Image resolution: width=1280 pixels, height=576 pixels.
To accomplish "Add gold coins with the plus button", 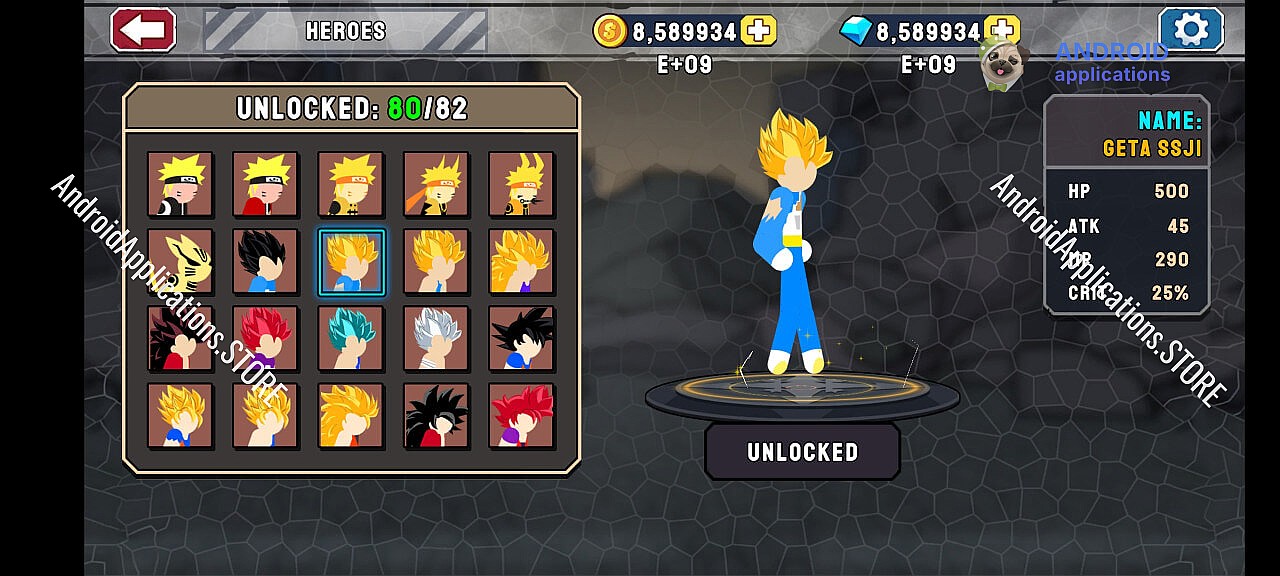I will tap(759, 31).
